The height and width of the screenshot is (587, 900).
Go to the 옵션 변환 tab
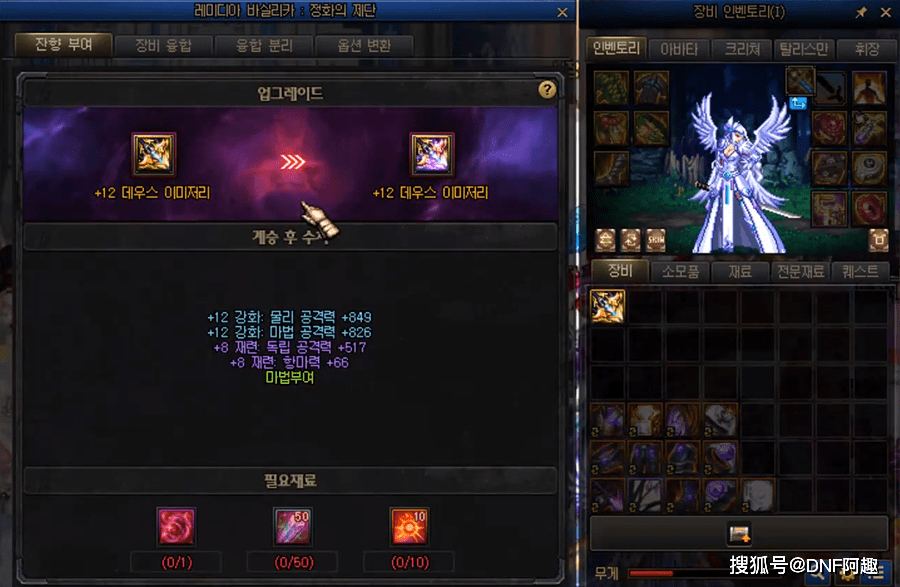pos(363,45)
